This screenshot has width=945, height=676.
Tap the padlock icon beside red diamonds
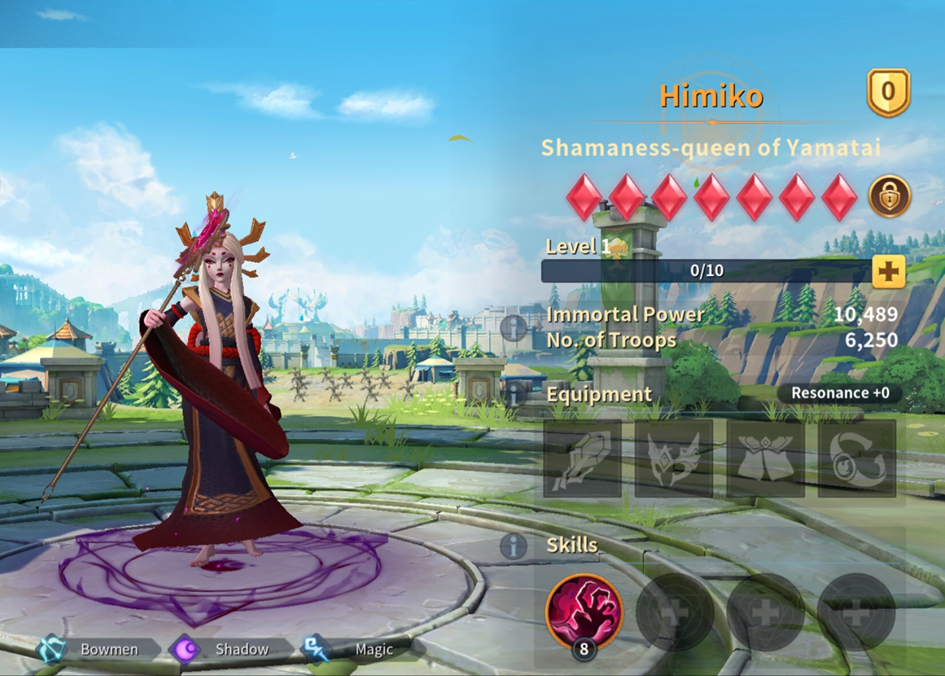889,196
